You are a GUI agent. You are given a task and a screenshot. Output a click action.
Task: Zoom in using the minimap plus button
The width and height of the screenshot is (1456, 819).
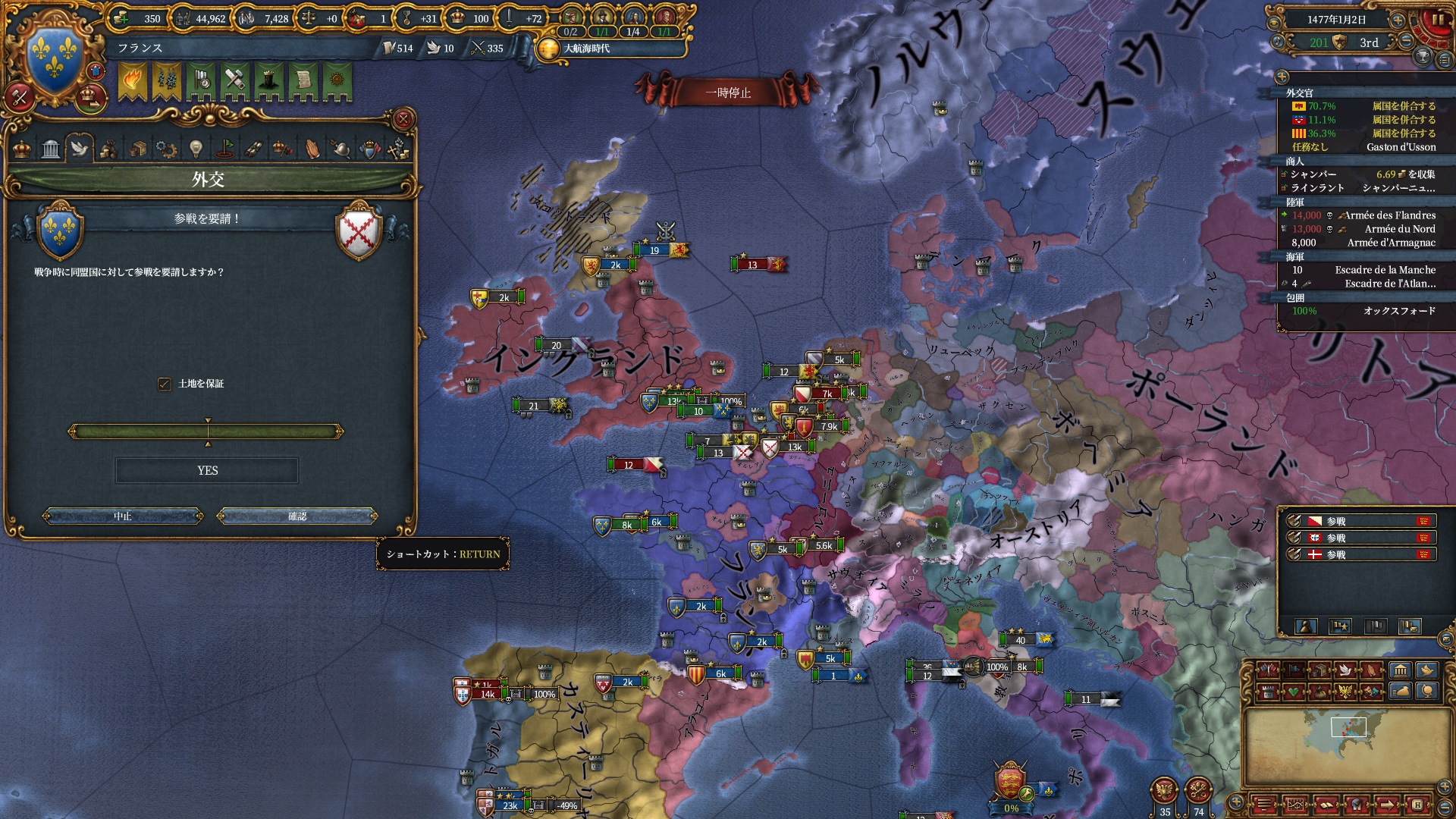tap(1236, 802)
